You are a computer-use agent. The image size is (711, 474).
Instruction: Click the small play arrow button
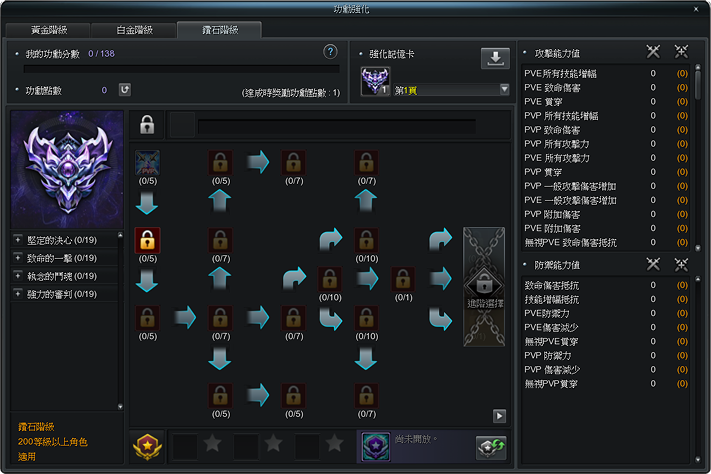[499, 416]
